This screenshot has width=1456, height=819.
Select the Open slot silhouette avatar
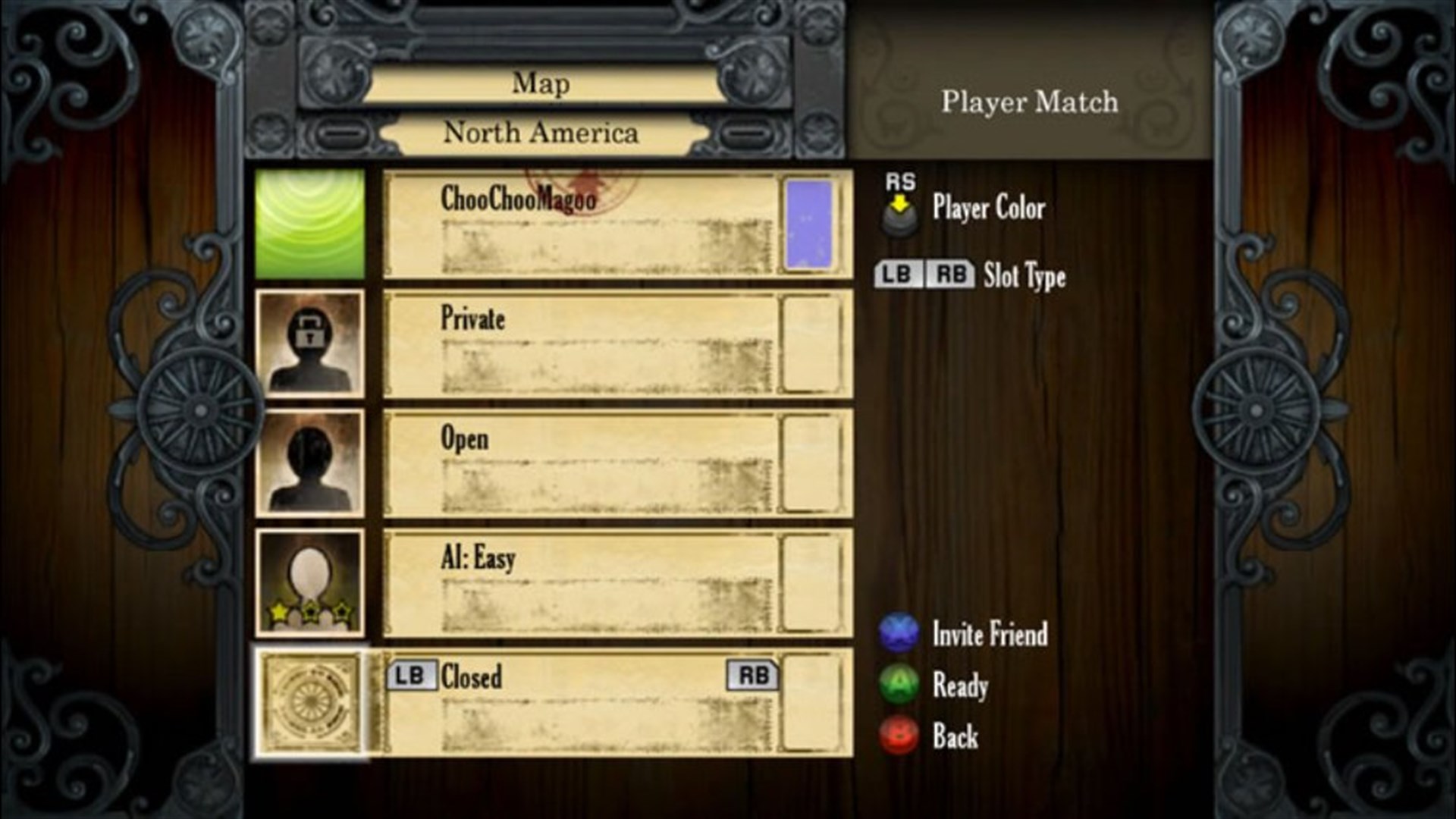pyautogui.click(x=311, y=463)
